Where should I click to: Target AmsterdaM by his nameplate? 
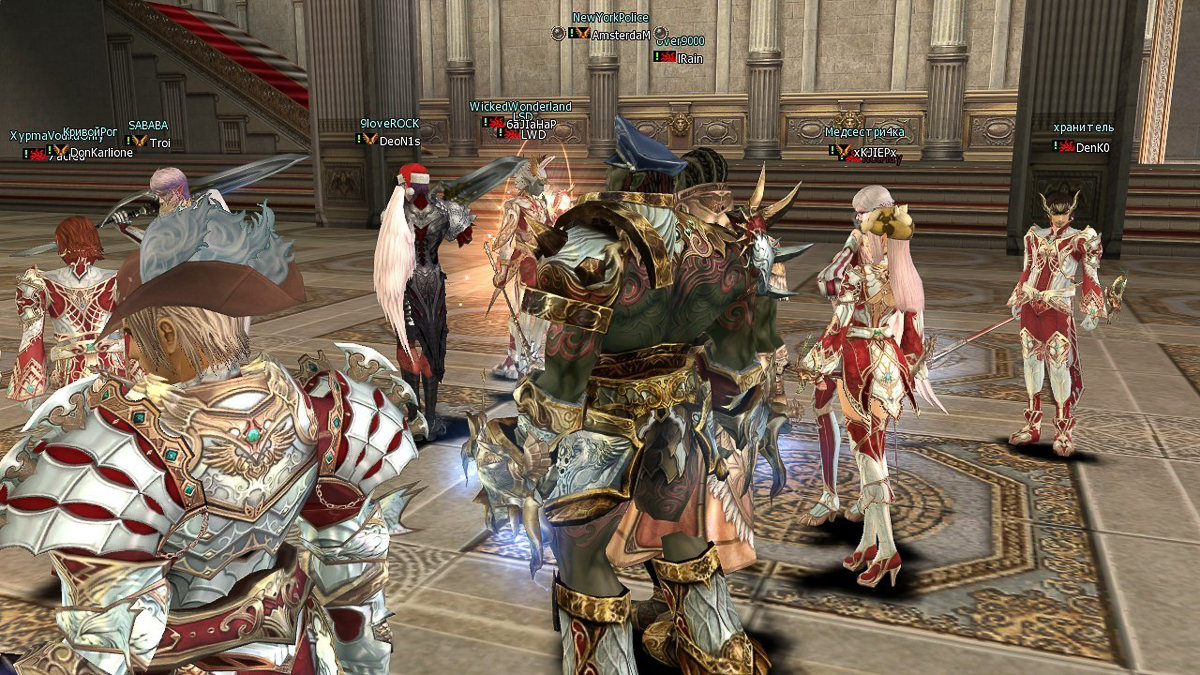[x=621, y=34]
